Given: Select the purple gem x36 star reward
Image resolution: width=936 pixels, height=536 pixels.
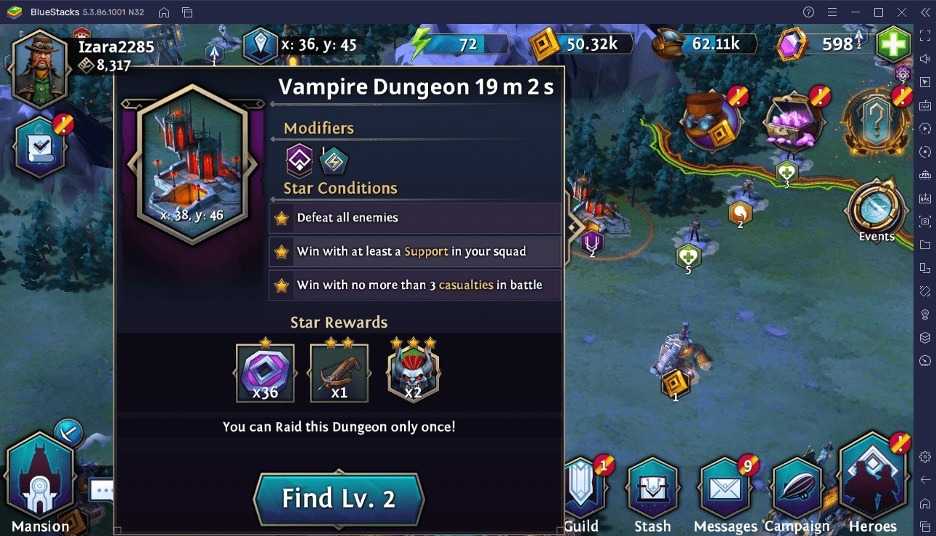Looking at the screenshot, I should pyautogui.click(x=265, y=373).
